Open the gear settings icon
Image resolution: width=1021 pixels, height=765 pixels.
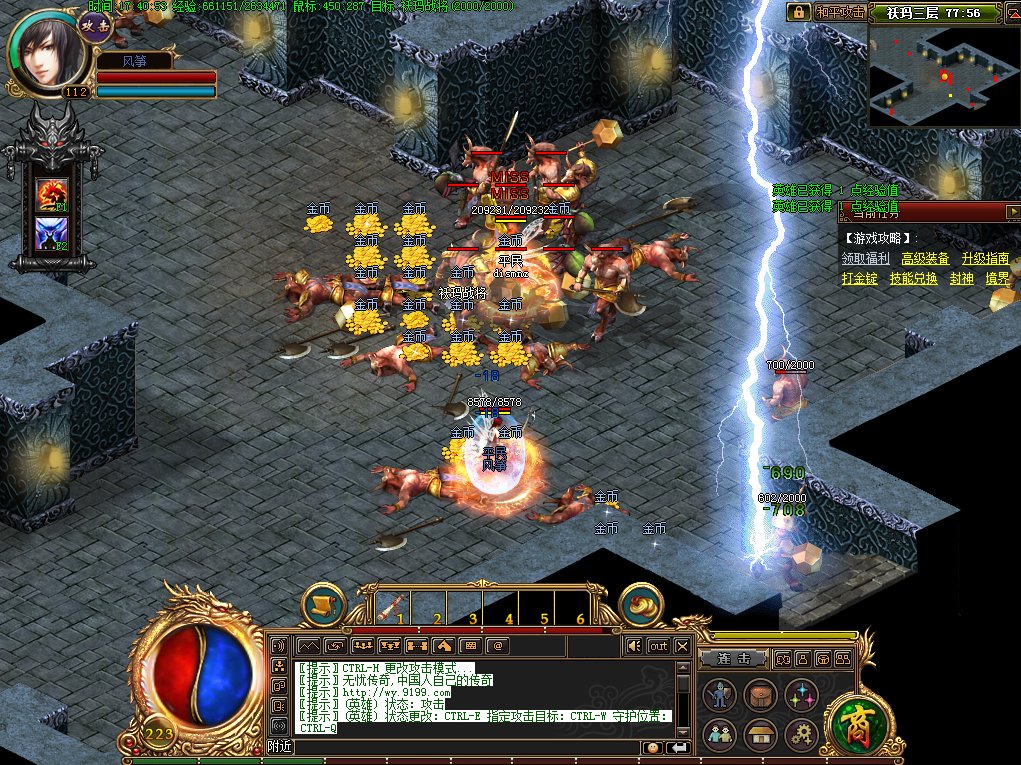pyautogui.click(x=801, y=735)
